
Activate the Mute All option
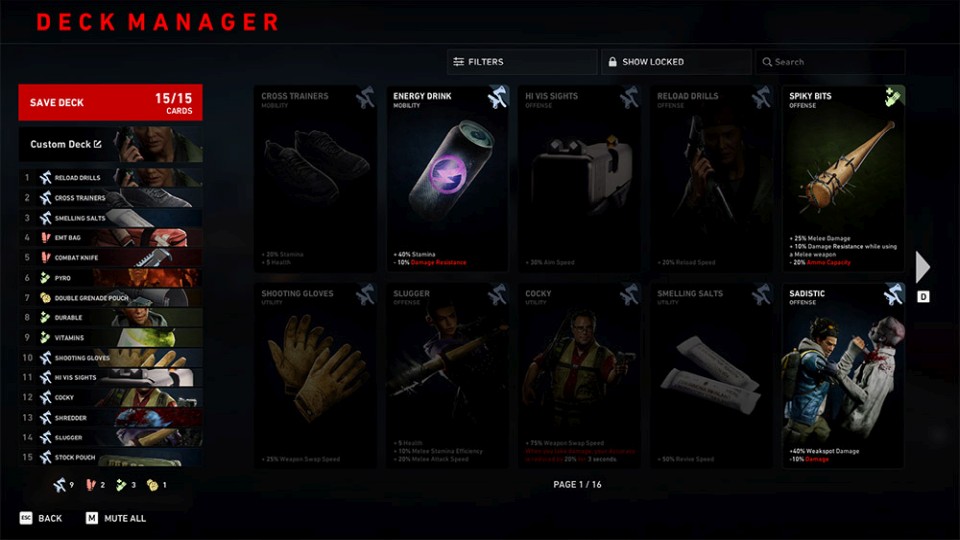point(116,519)
